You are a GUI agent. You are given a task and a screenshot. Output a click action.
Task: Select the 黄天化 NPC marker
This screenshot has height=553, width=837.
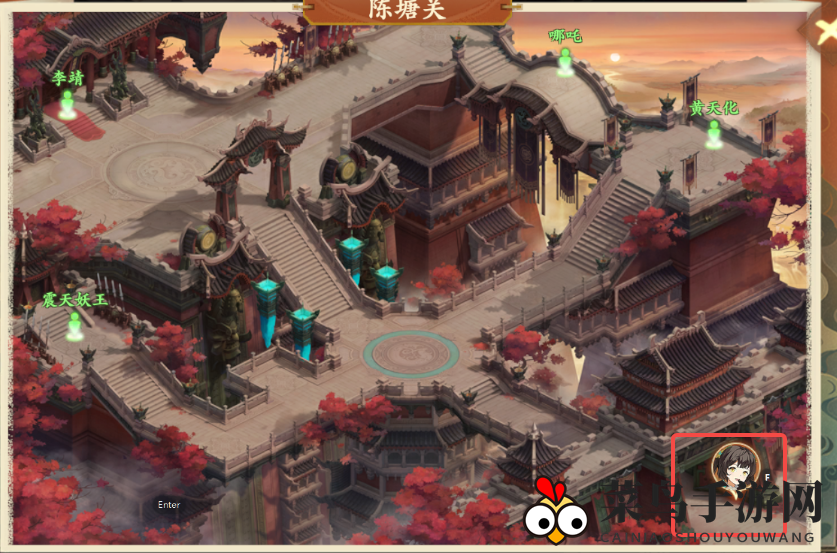tap(713, 133)
